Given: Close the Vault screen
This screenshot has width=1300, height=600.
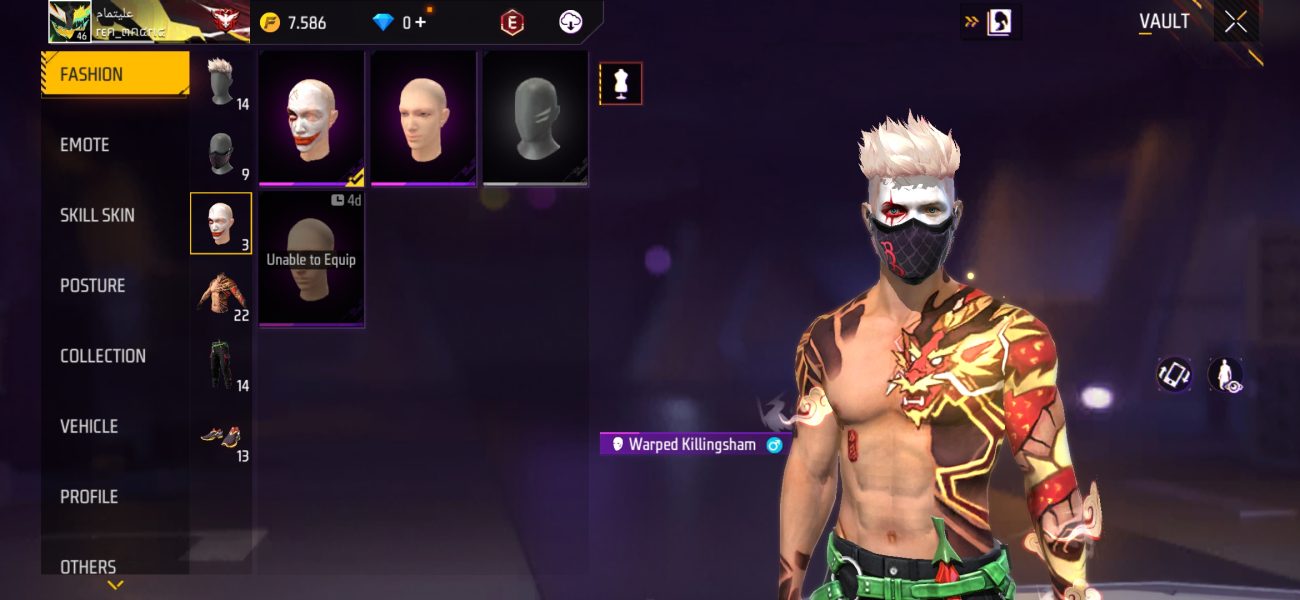Looking at the screenshot, I should coord(1236,22).
